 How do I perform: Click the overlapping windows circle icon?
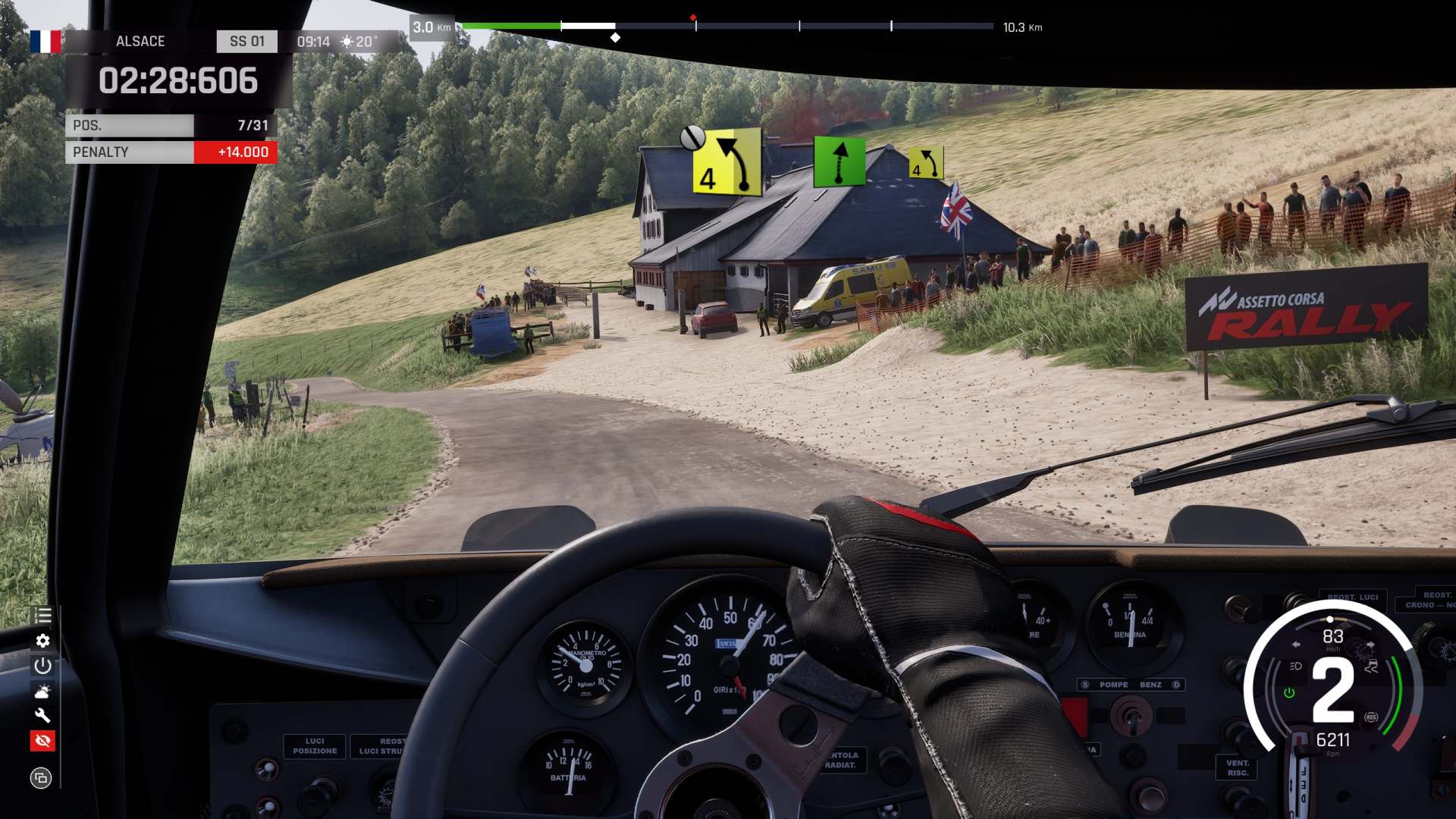41,777
